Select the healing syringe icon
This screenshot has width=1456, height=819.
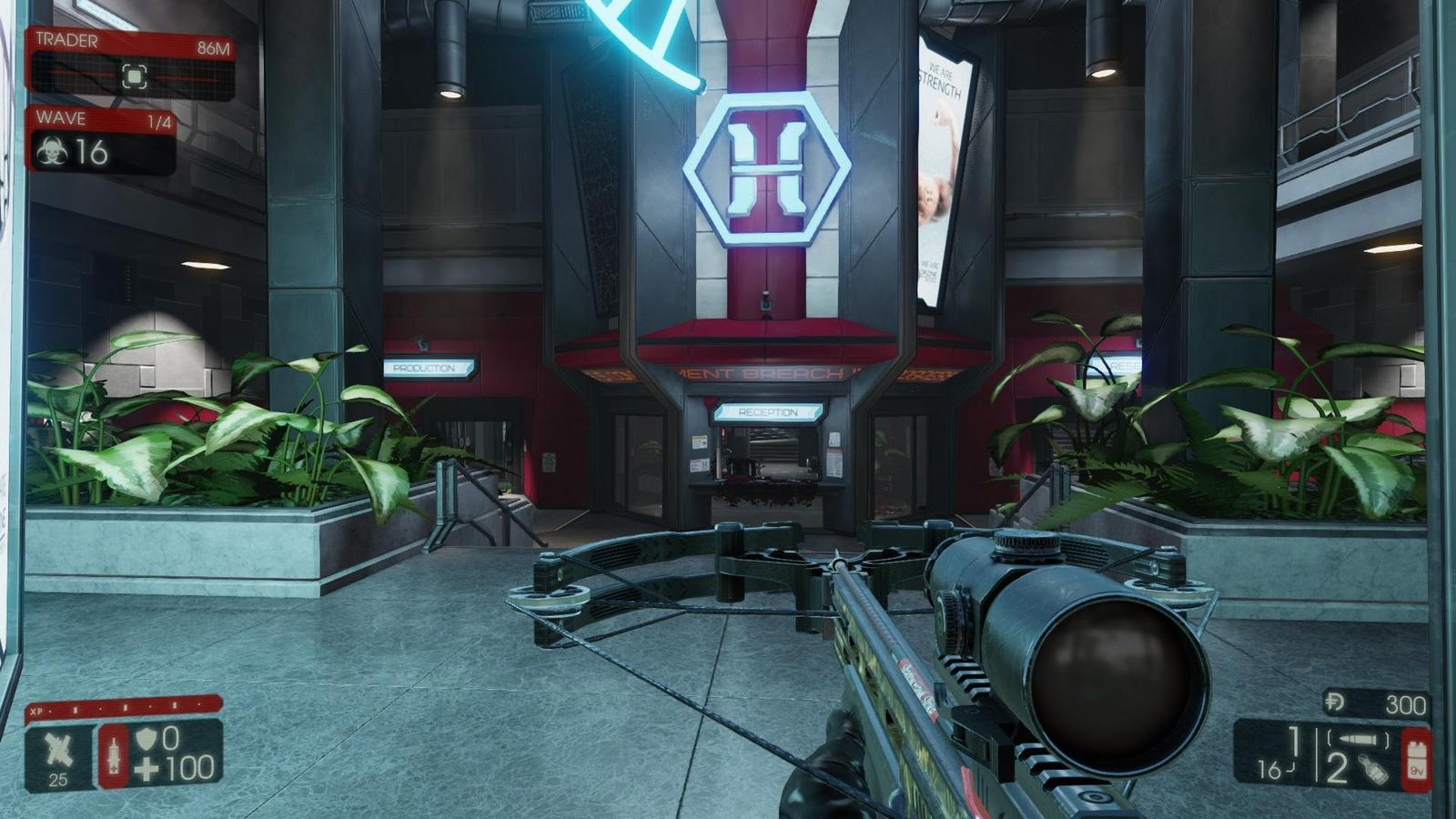click(x=114, y=755)
